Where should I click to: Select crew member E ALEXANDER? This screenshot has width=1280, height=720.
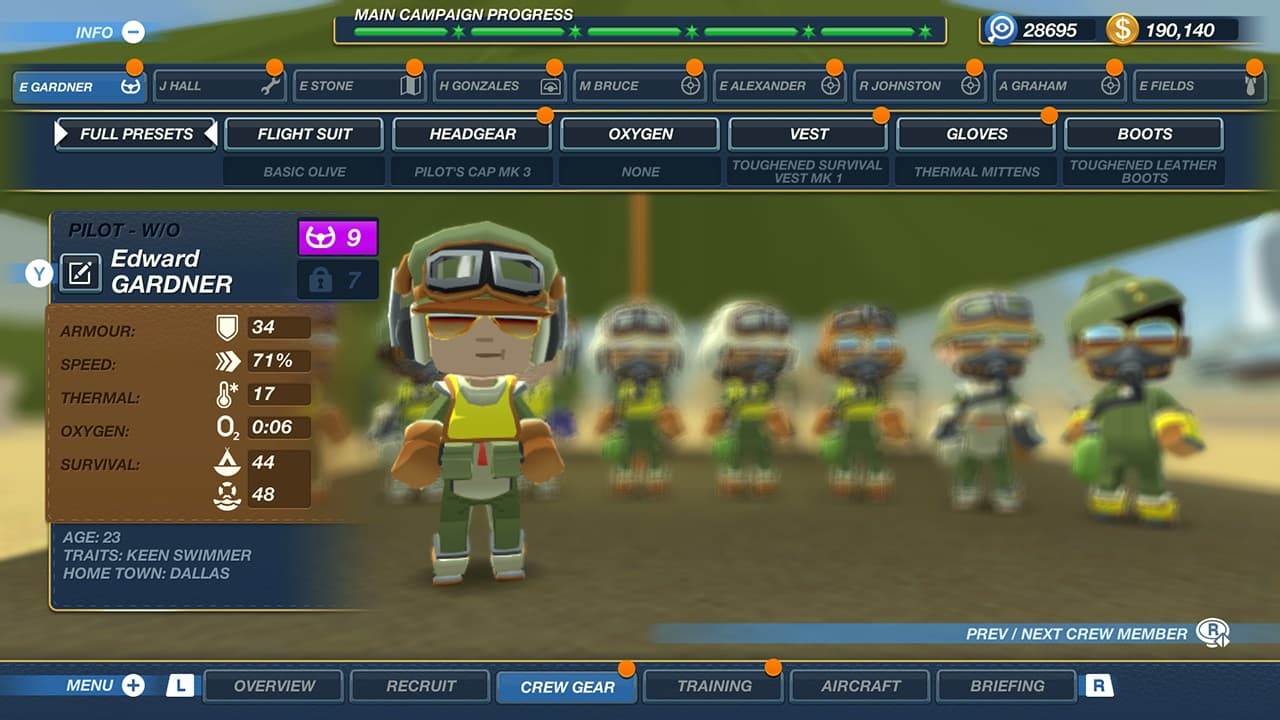point(778,86)
